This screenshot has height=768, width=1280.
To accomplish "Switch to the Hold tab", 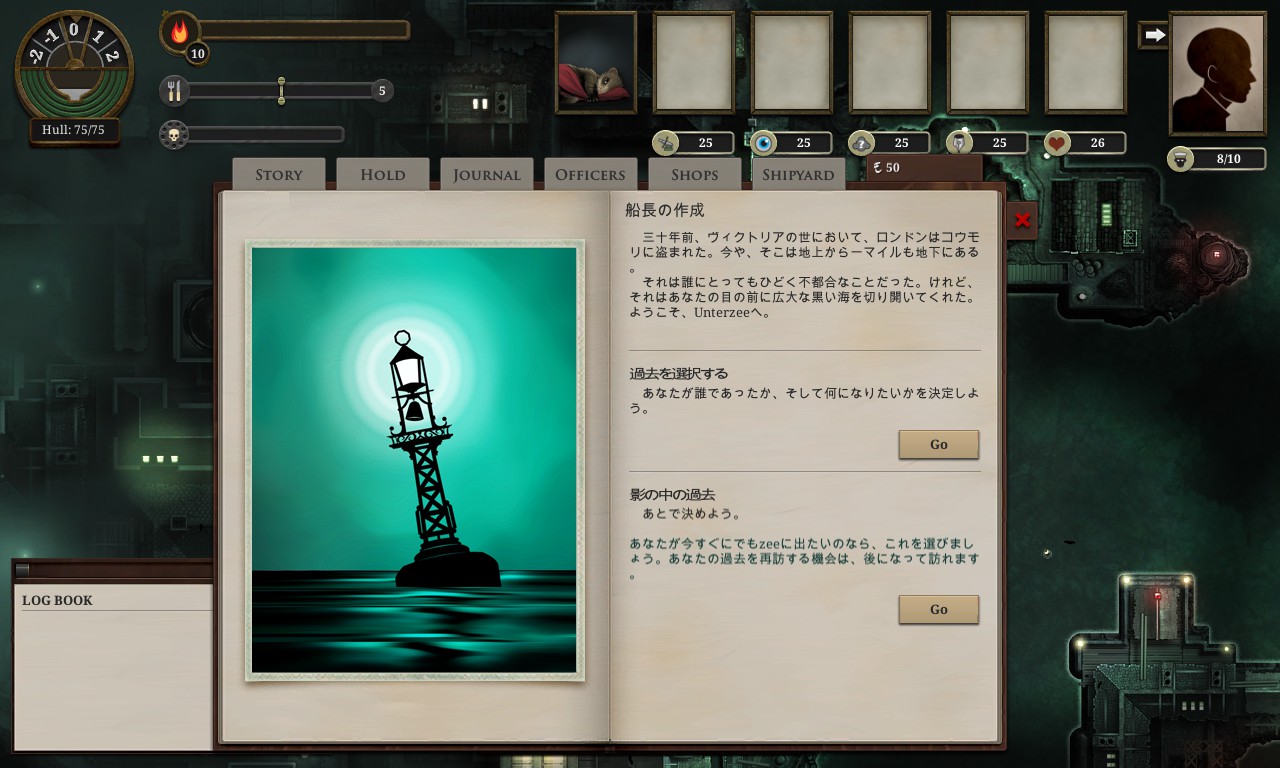I will pyautogui.click(x=382, y=174).
